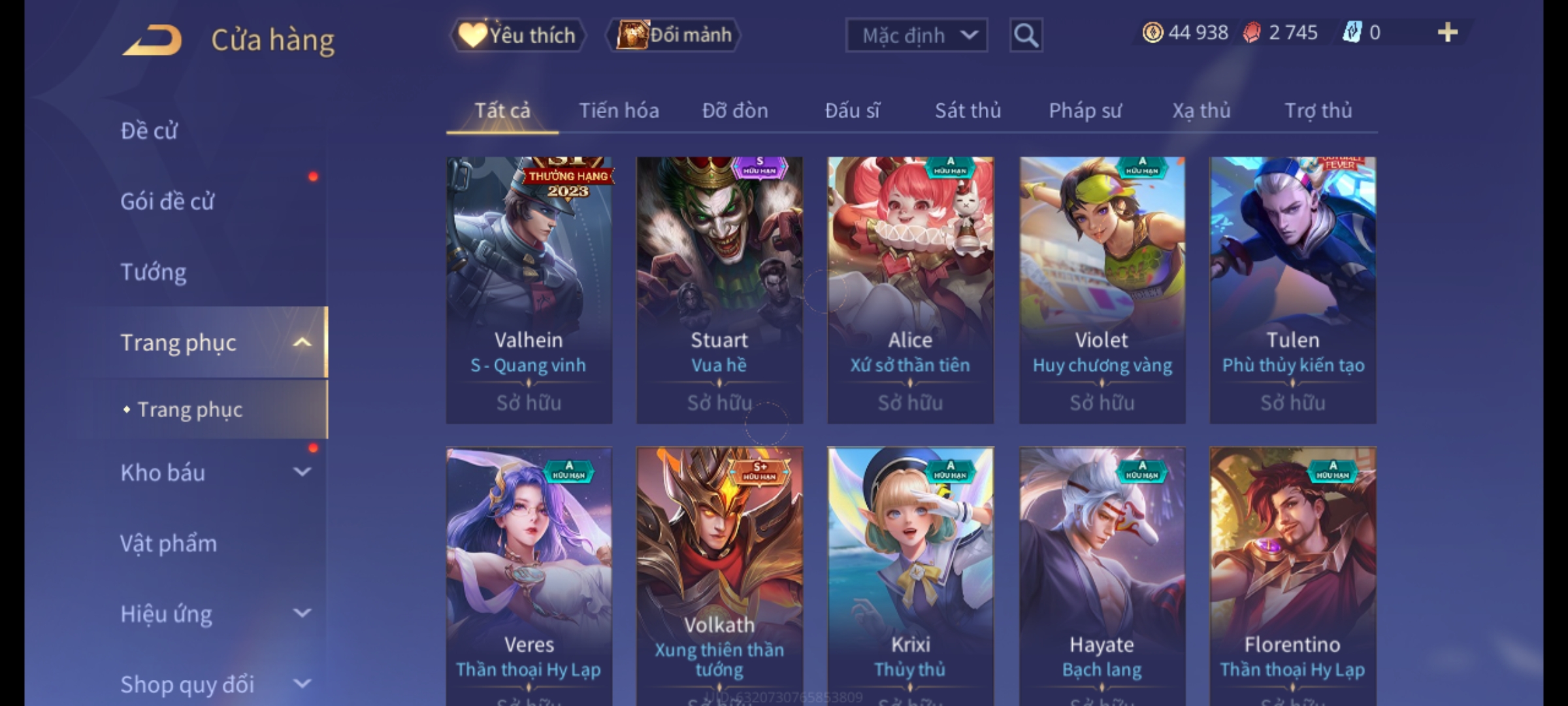Add currency with the plus button
The image size is (1568, 706).
pyautogui.click(x=1447, y=33)
